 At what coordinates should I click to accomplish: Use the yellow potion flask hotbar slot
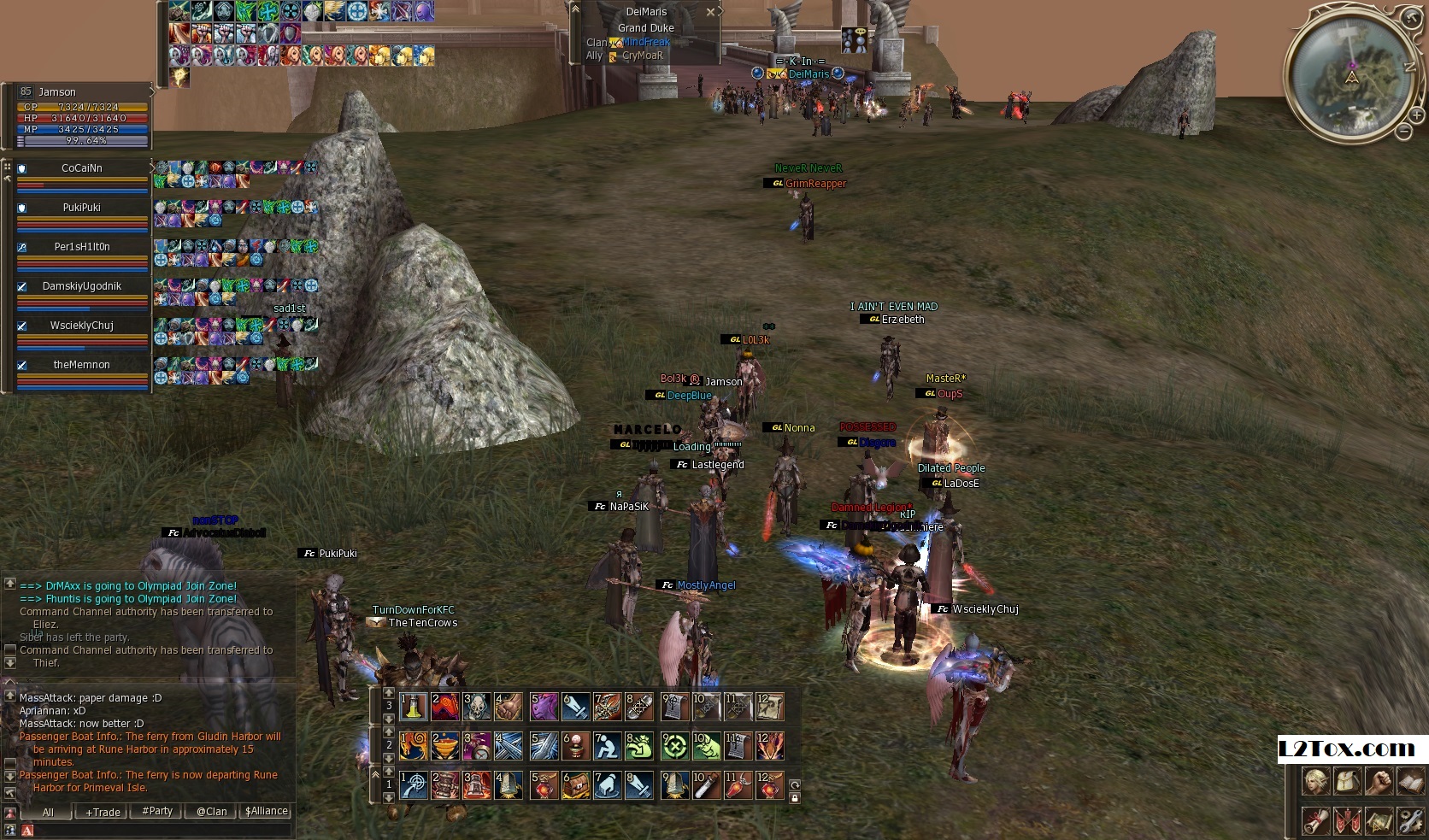pos(415,708)
